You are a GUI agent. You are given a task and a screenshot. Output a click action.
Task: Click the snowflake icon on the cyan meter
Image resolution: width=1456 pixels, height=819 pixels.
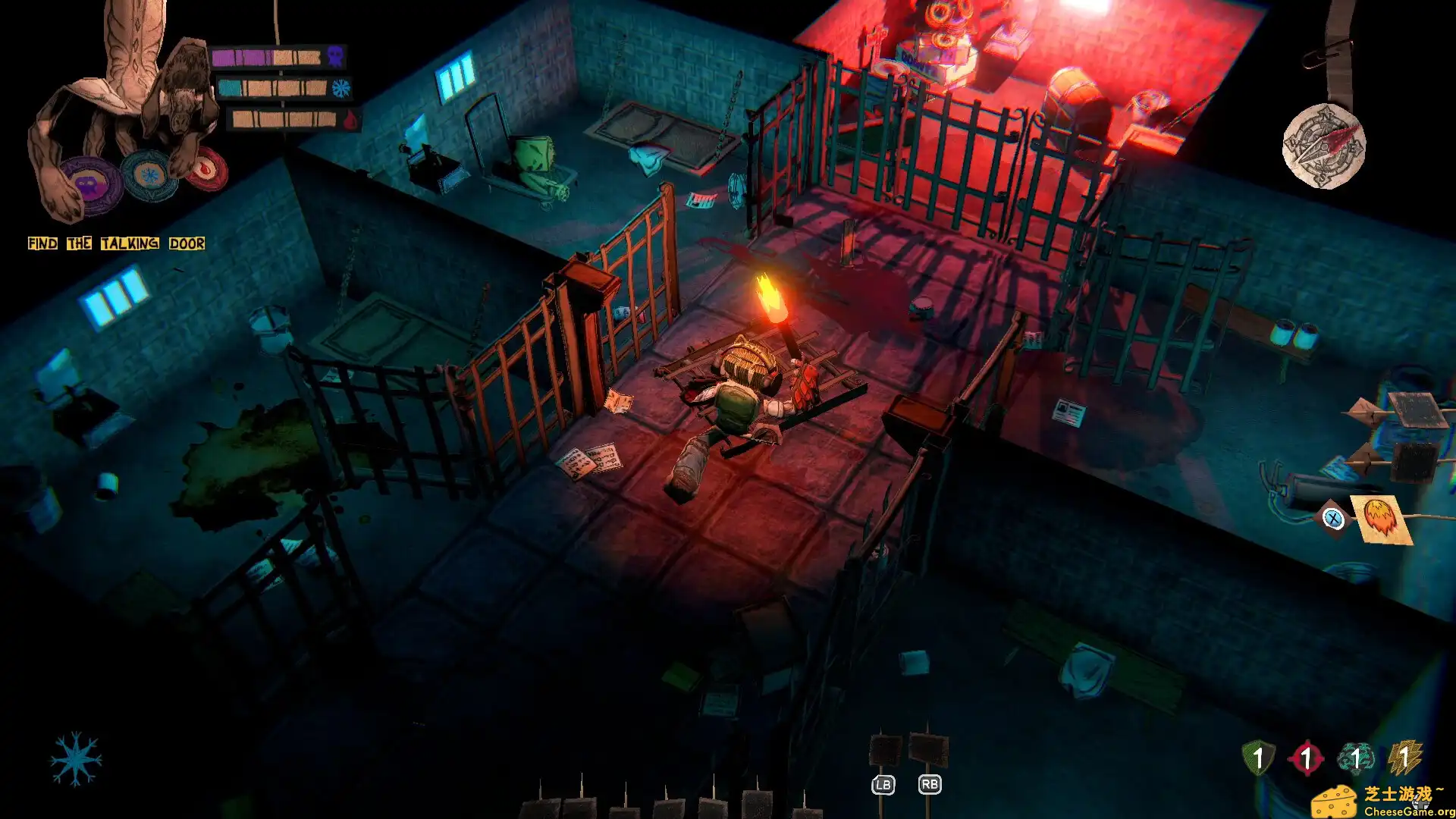tap(341, 89)
